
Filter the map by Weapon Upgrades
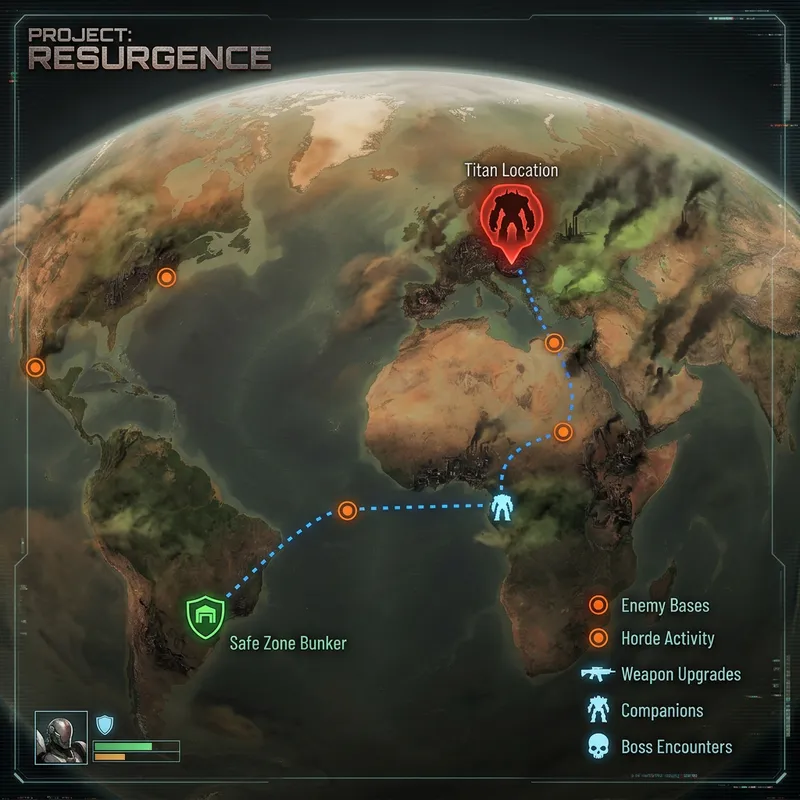pos(680,674)
